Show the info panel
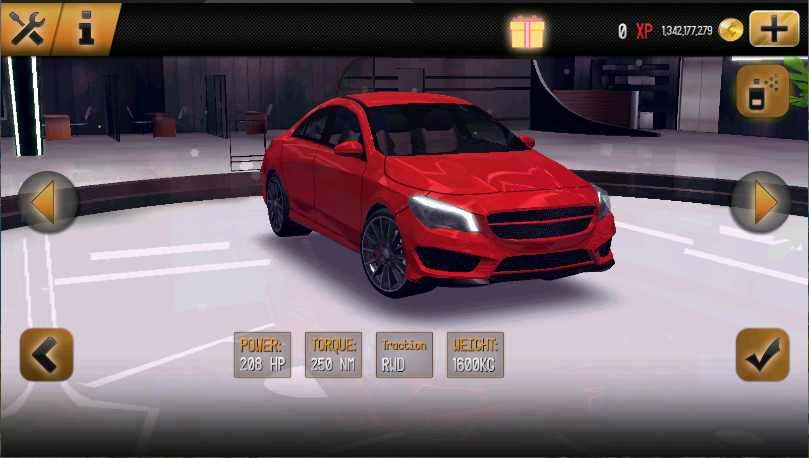 pyautogui.click(x=87, y=28)
